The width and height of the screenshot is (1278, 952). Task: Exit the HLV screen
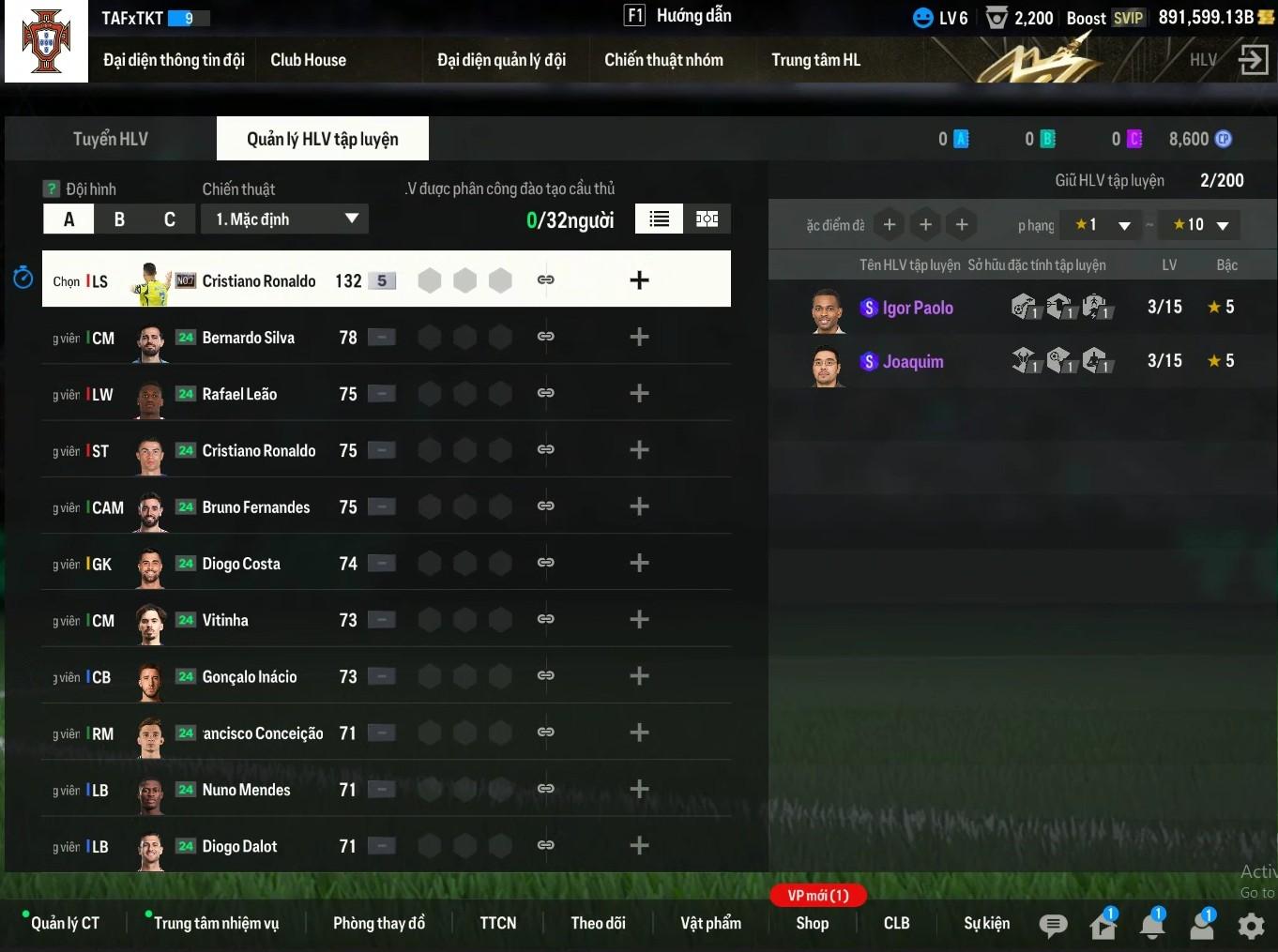(1253, 60)
